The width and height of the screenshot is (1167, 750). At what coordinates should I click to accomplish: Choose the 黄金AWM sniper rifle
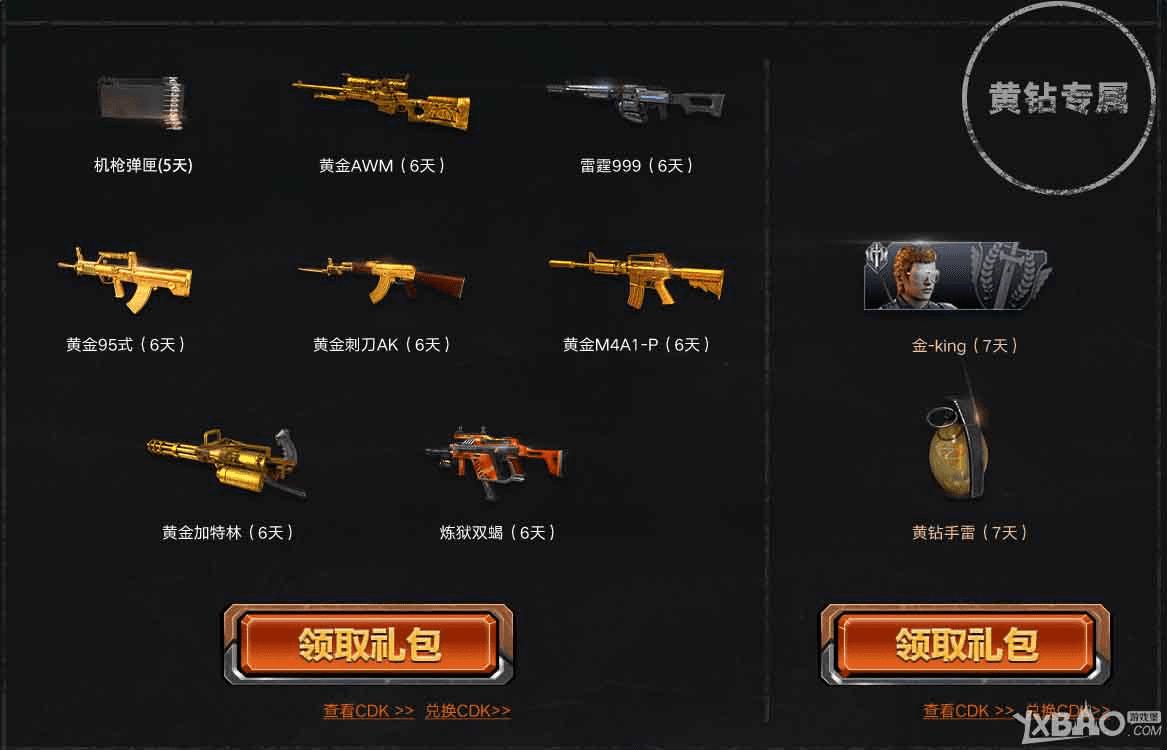(x=381, y=100)
